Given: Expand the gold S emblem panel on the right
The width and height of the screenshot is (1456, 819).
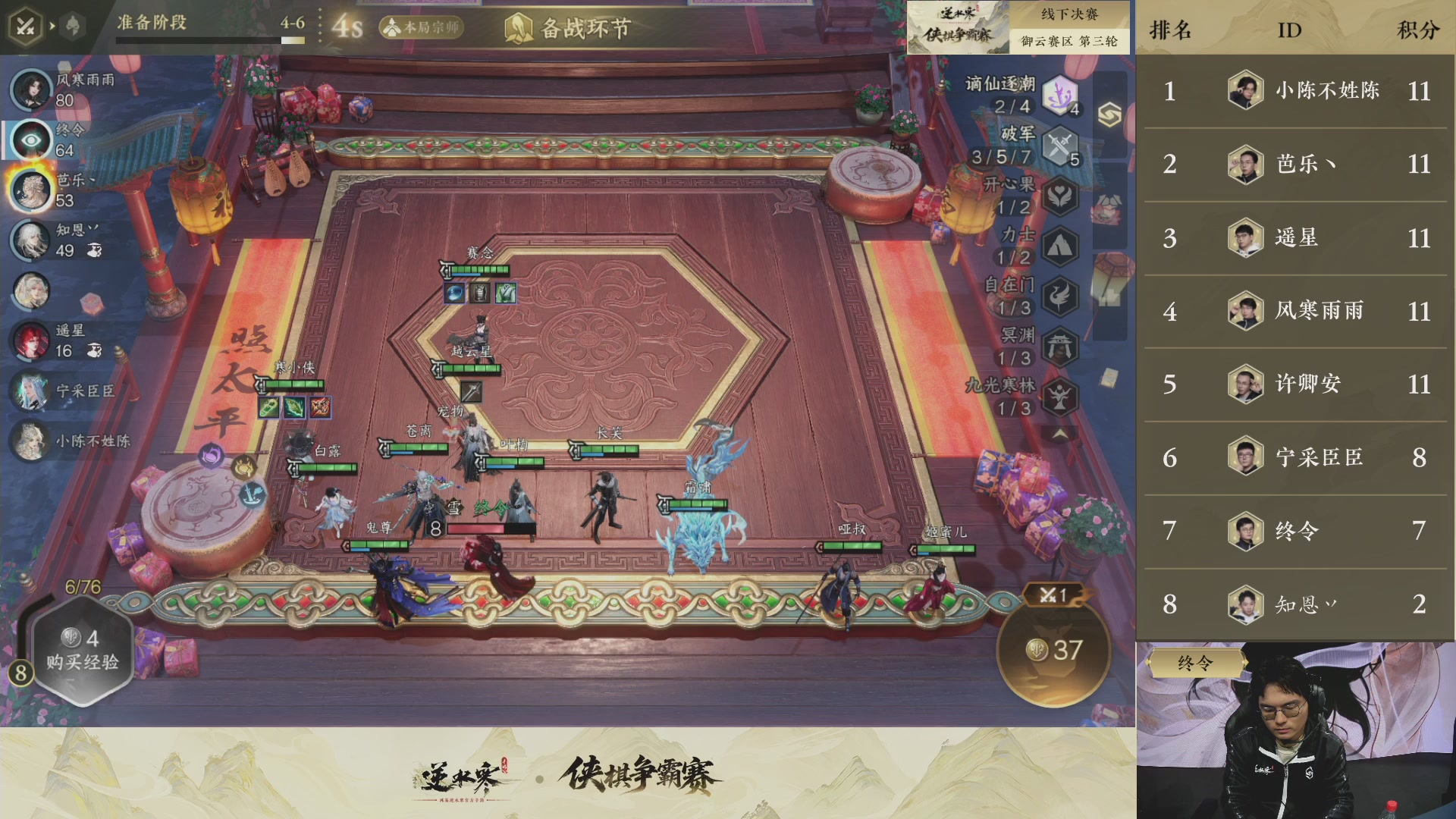Looking at the screenshot, I should [1109, 113].
